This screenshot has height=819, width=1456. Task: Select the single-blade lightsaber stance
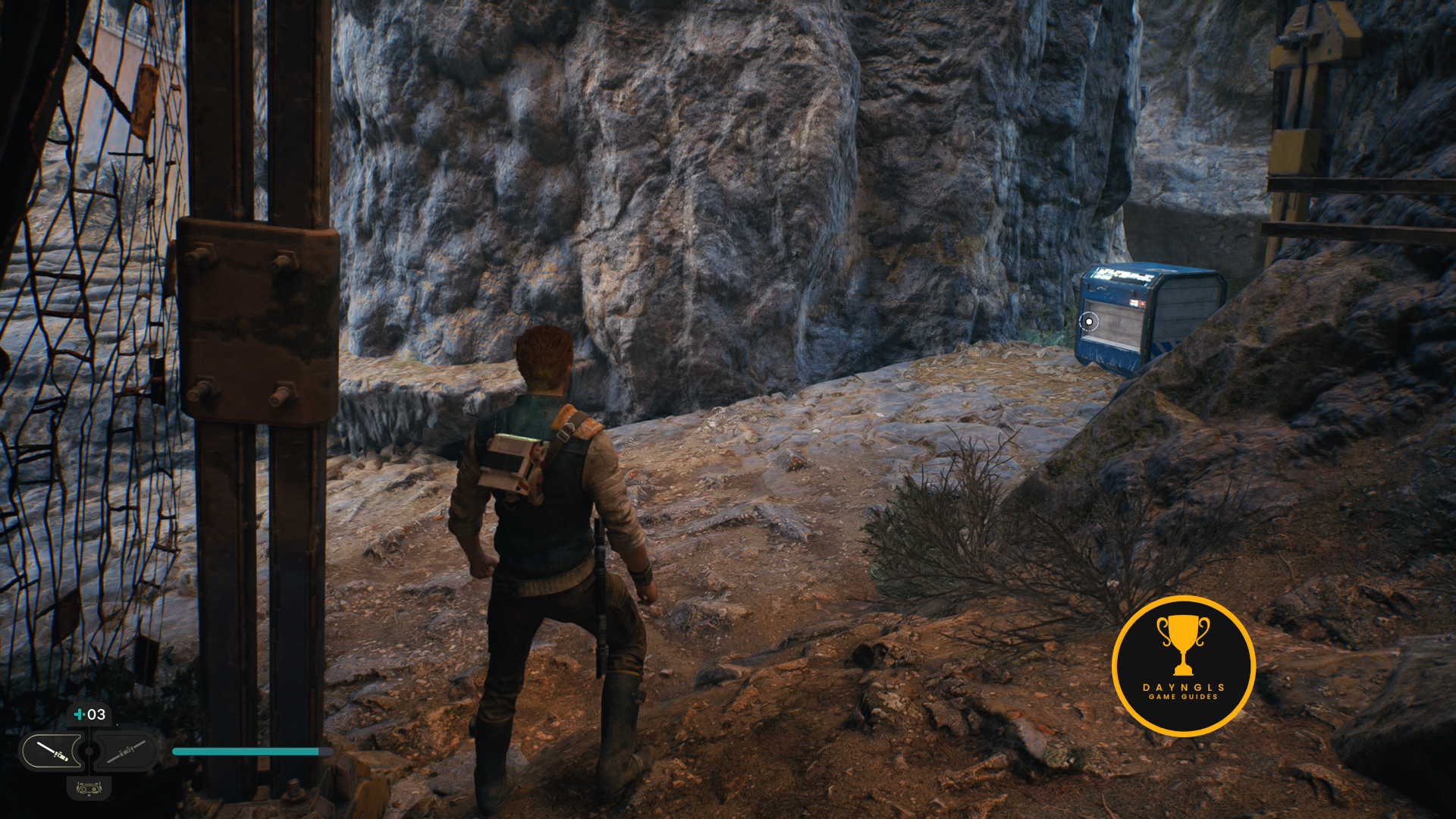pos(52,752)
